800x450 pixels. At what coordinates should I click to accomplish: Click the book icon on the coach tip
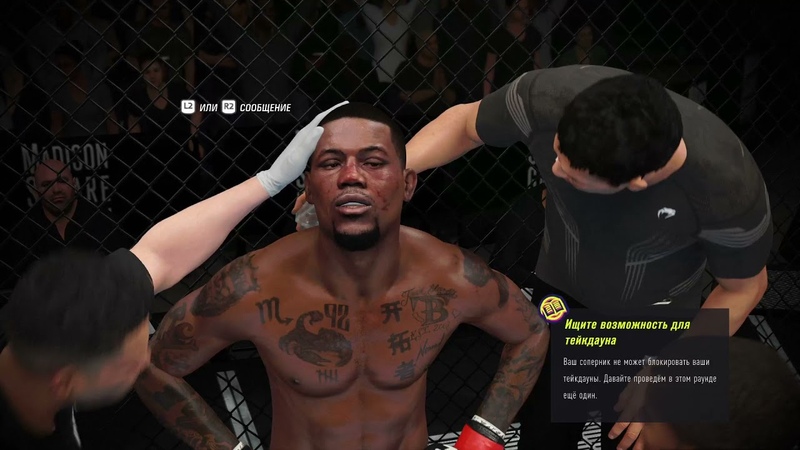click(552, 308)
